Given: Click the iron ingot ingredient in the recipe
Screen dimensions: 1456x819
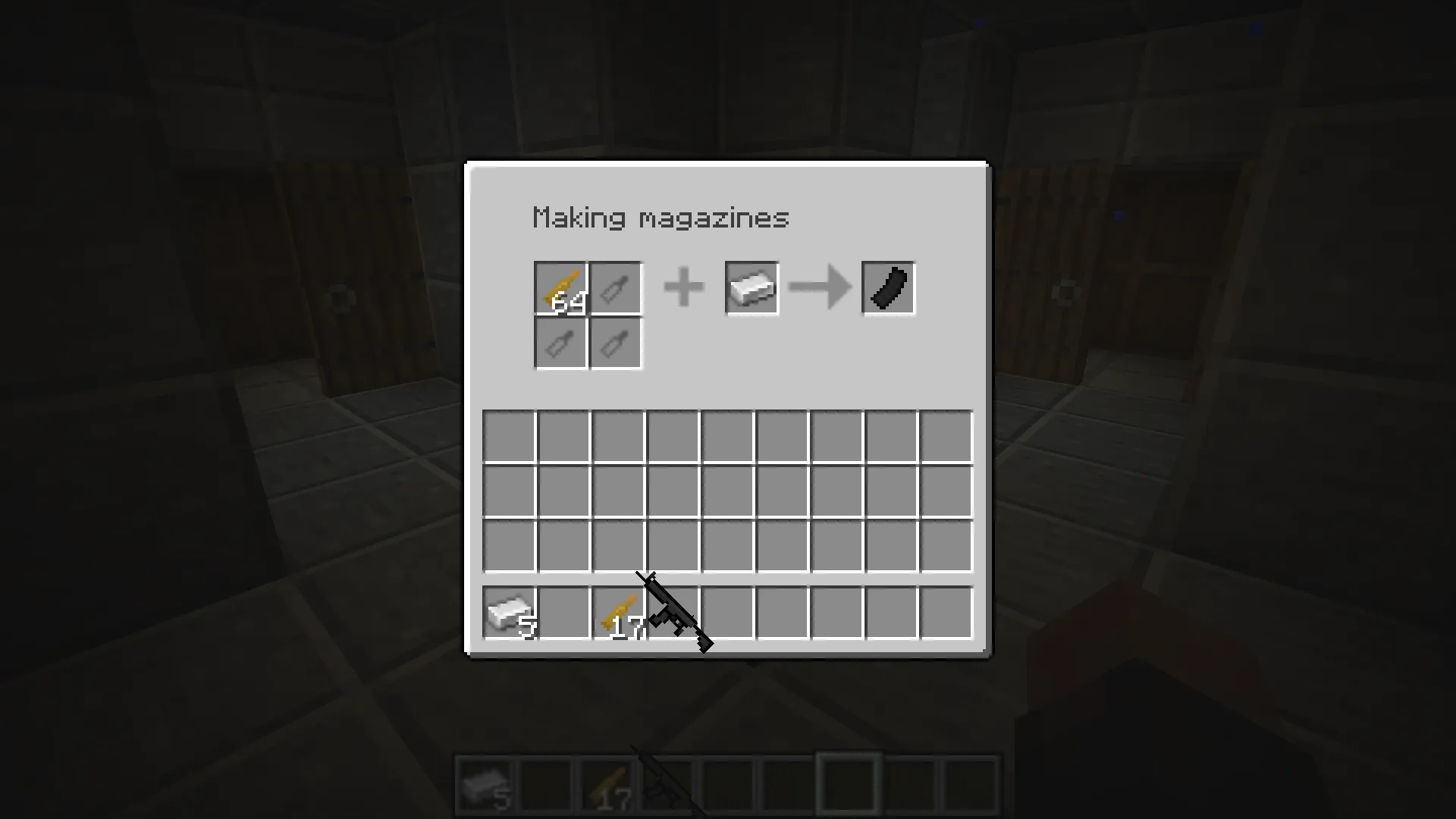Looking at the screenshot, I should 752,288.
